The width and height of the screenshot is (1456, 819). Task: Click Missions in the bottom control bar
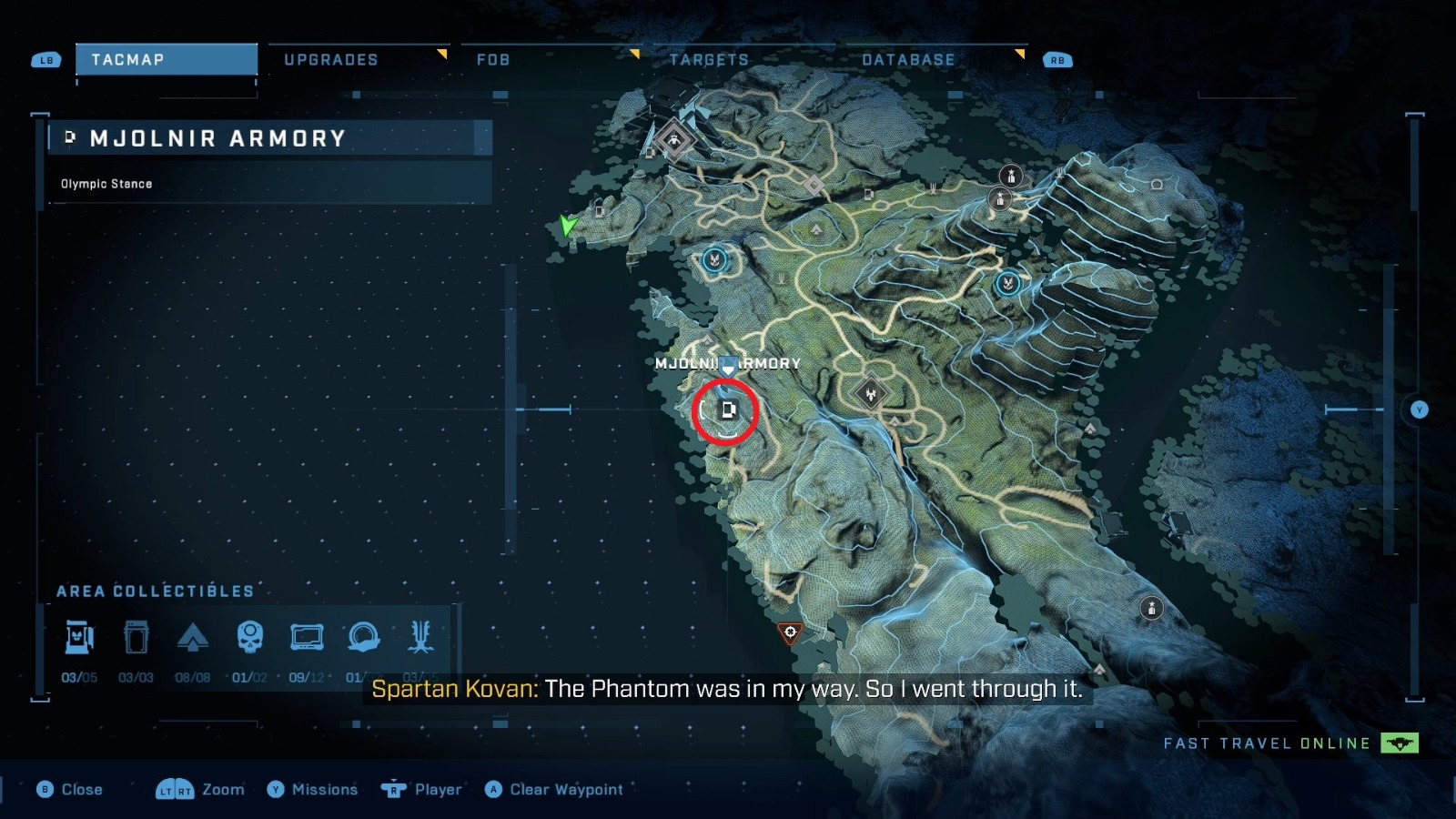coord(324,789)
